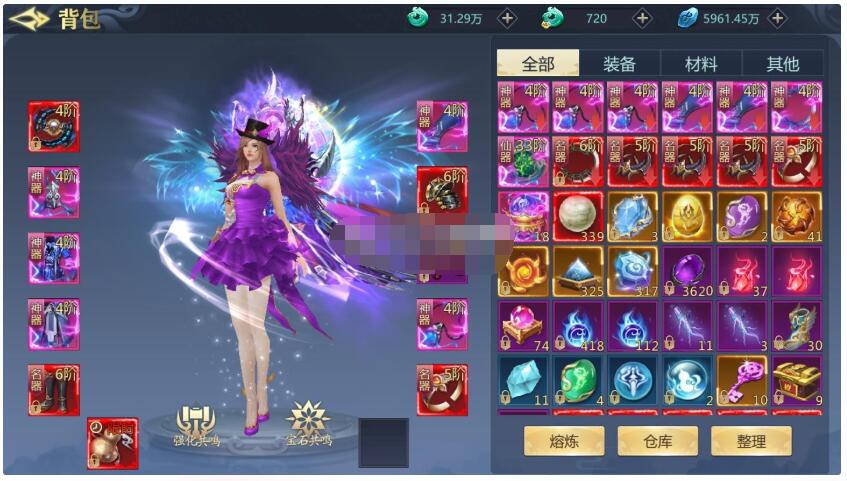Pick the purple gem stack of 3620

(x=687, y=271)
